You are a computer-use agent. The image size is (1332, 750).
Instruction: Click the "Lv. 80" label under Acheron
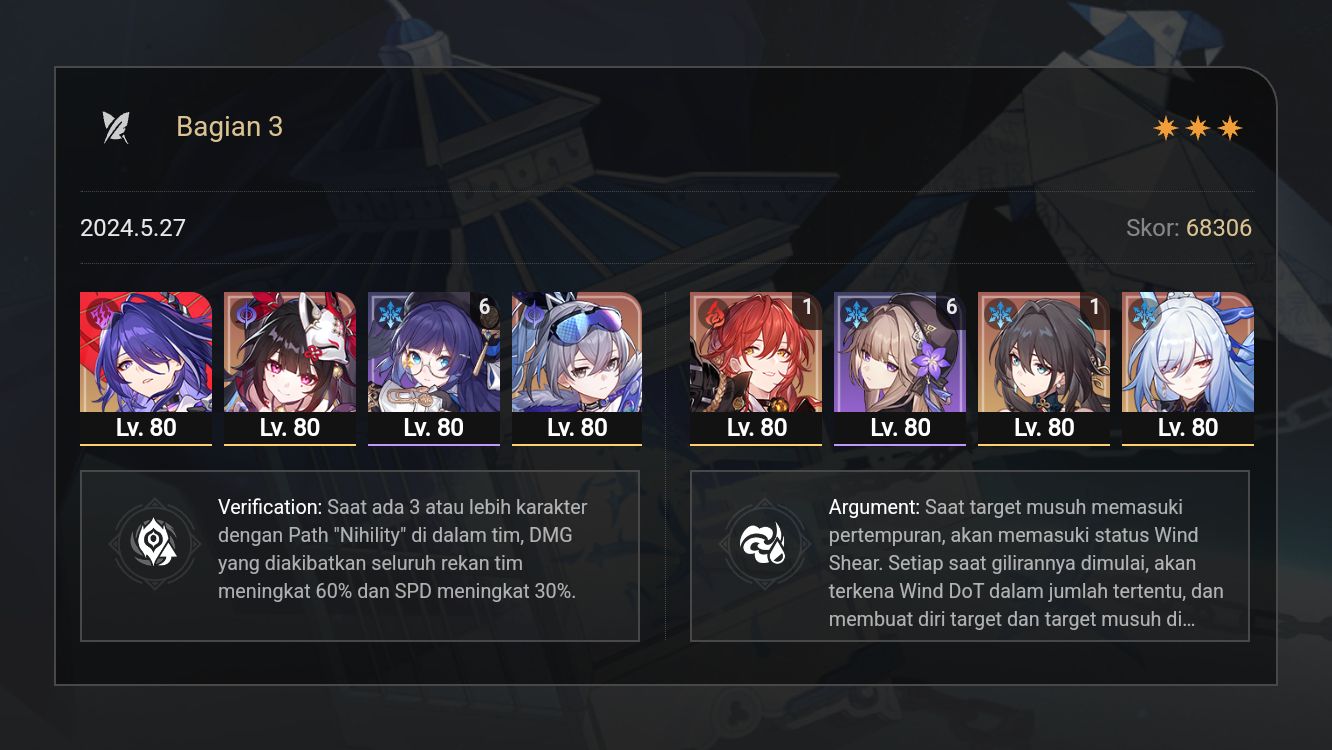(145, 427)
